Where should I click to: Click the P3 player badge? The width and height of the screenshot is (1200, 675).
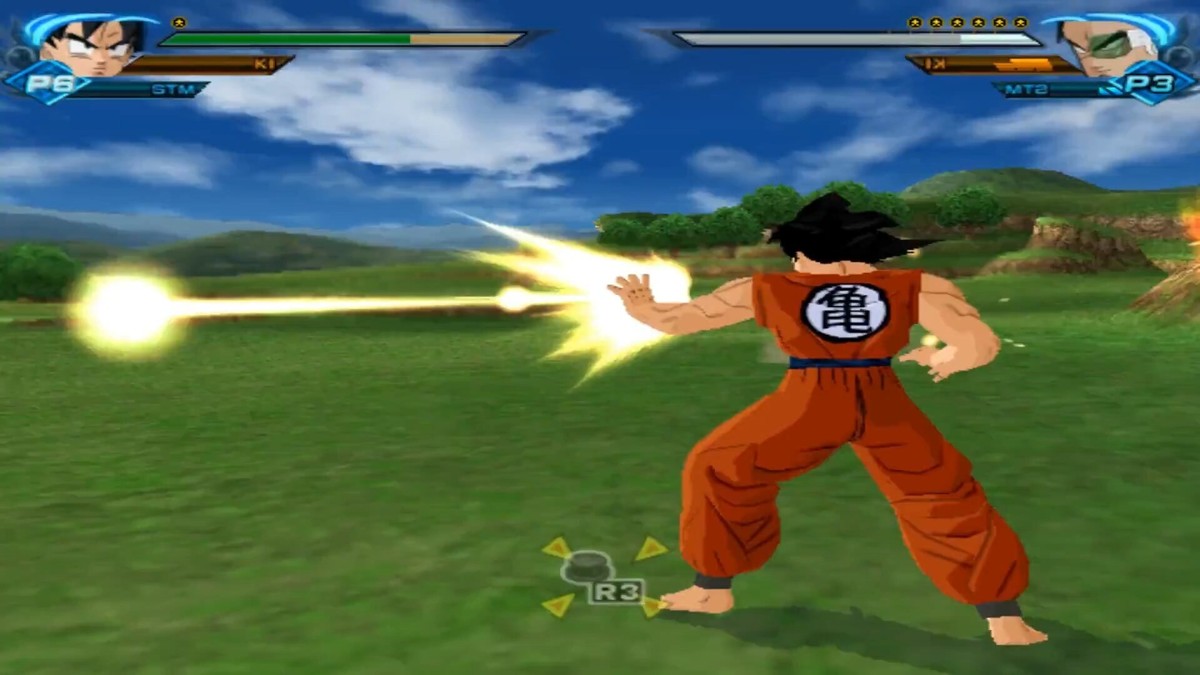1157,85
